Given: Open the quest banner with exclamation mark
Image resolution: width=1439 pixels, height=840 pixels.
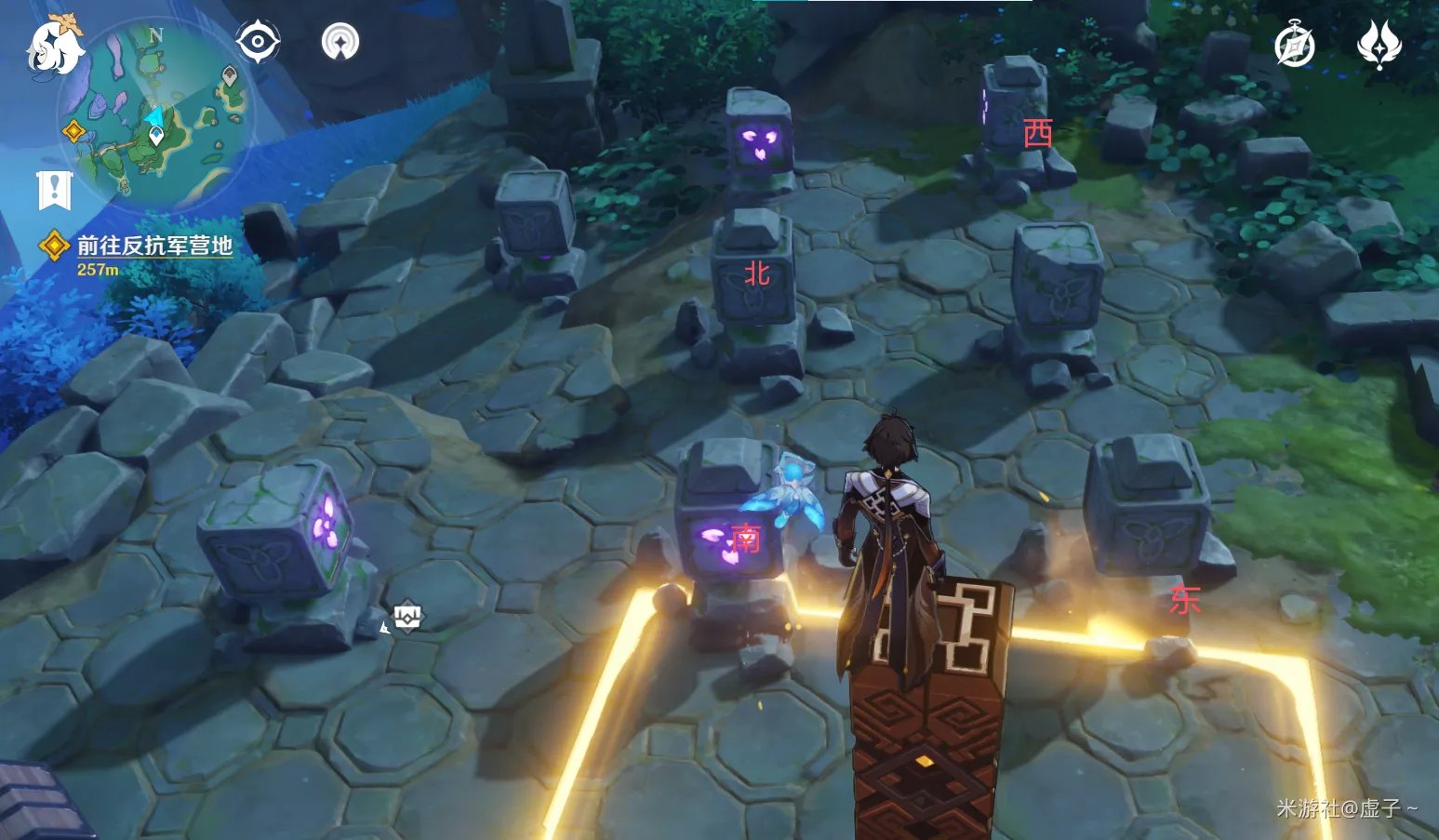Looking at the screenshot, I should (x=54, y=190).
